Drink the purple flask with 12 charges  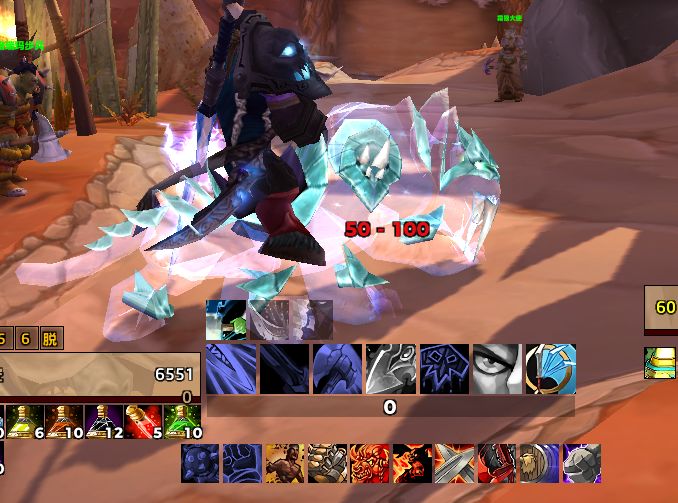coord(100,422)
